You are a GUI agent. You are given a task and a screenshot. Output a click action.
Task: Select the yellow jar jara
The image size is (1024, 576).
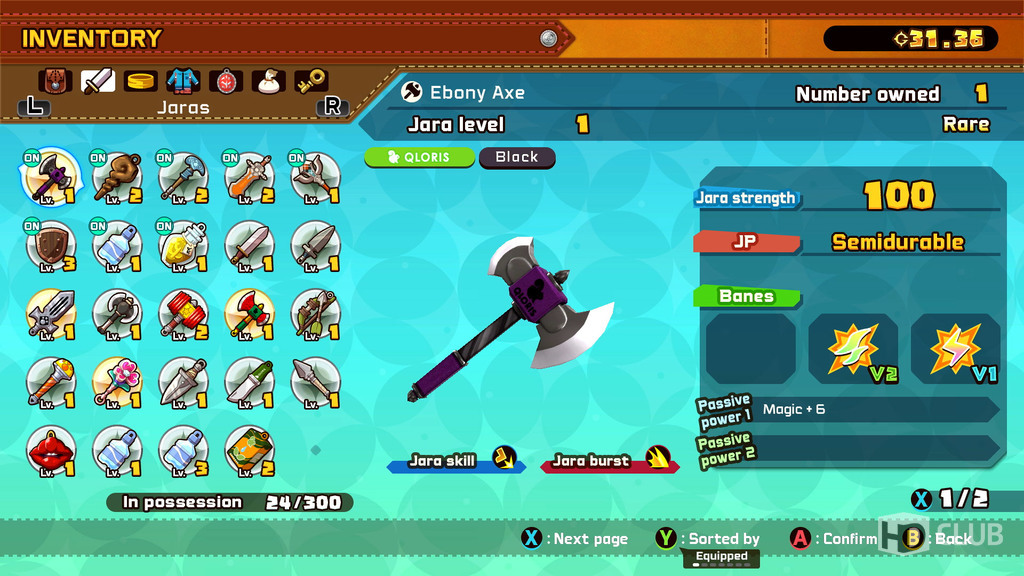pyautogui.click(x=183, y=244)
